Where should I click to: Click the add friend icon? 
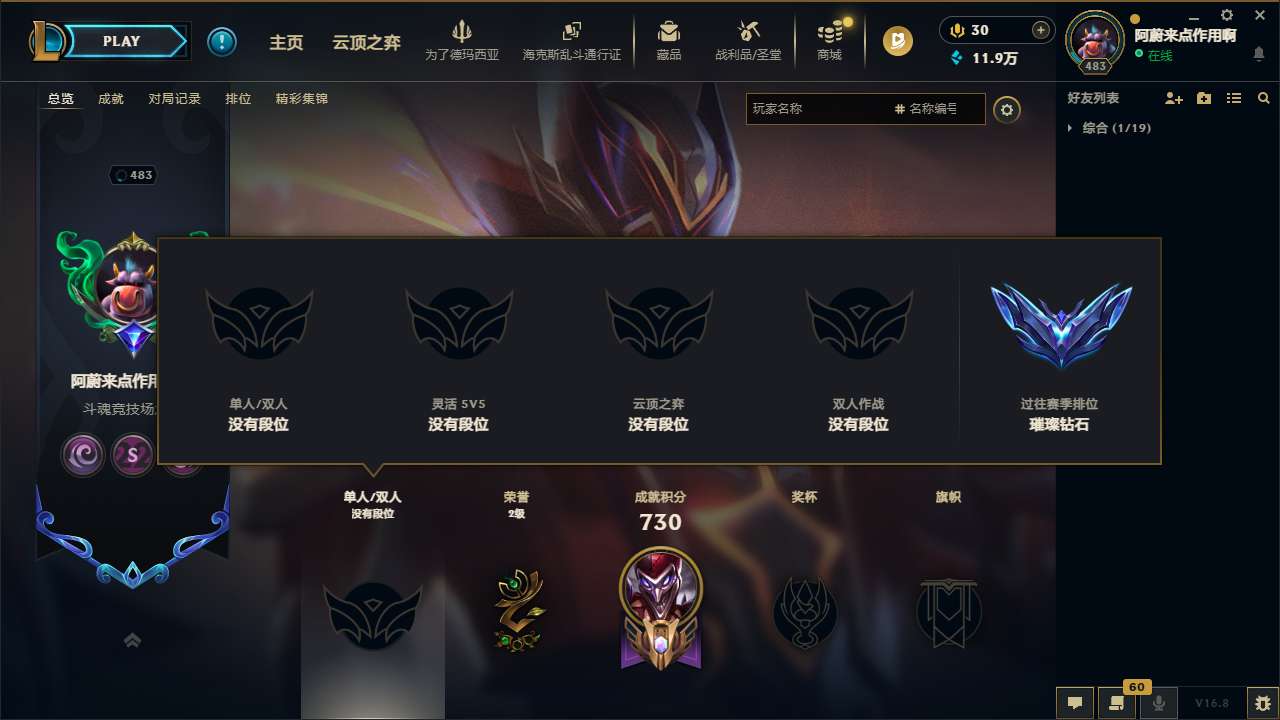[1171, 97]
